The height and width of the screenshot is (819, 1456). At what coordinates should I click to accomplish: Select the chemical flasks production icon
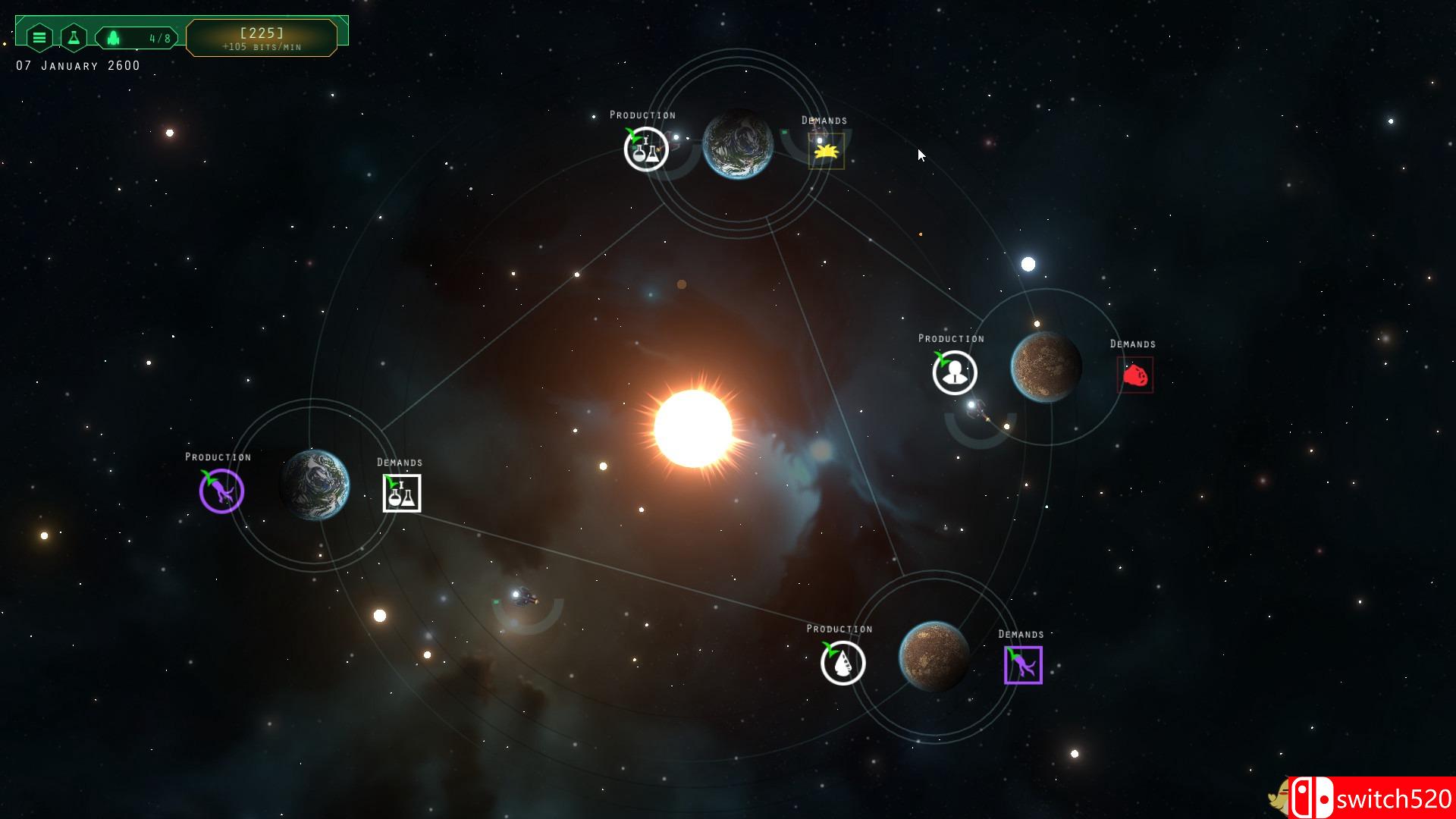click(646, 149)
